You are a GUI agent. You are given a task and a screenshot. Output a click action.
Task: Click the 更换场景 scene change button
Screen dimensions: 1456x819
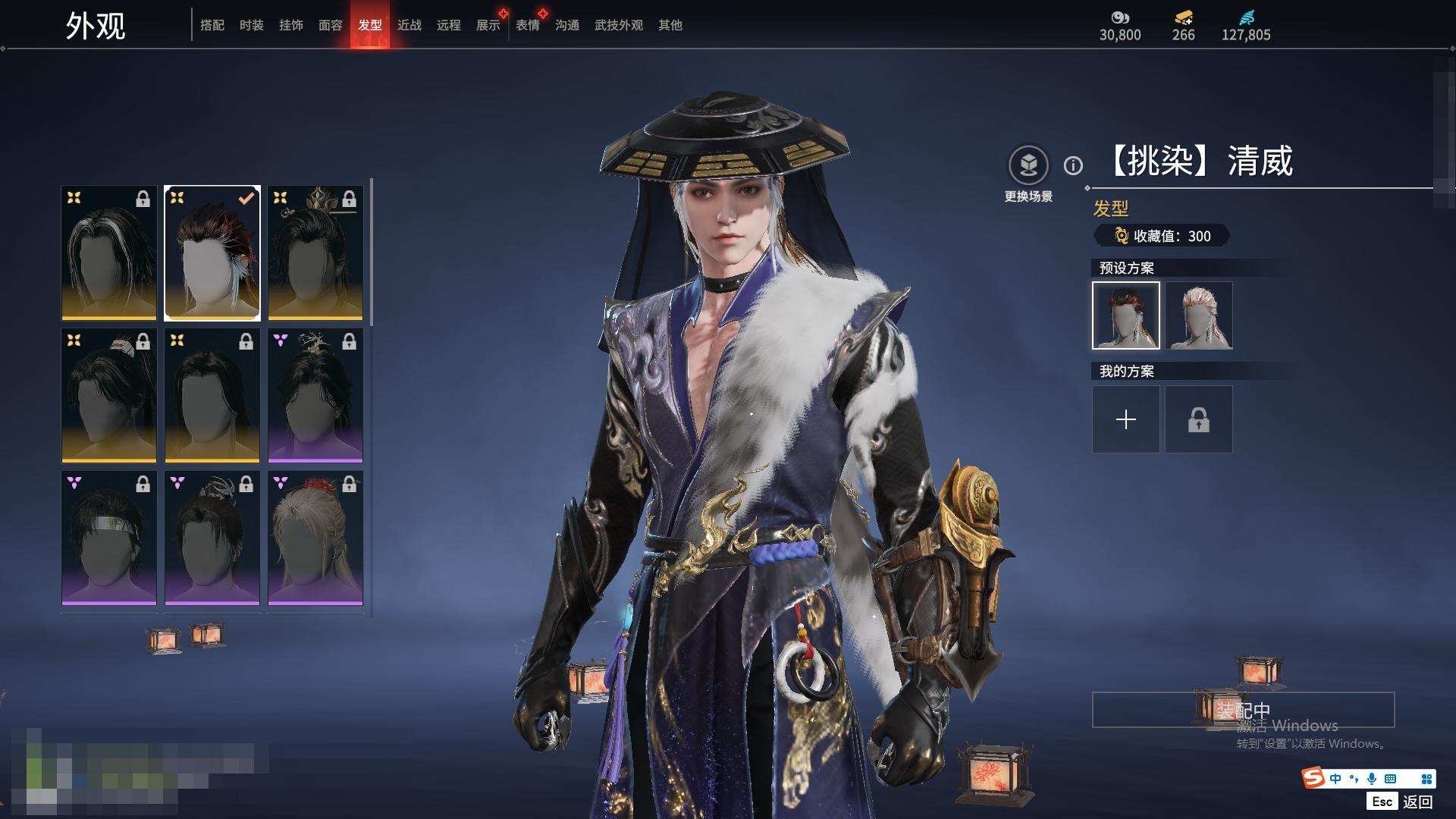[1028, 166]
